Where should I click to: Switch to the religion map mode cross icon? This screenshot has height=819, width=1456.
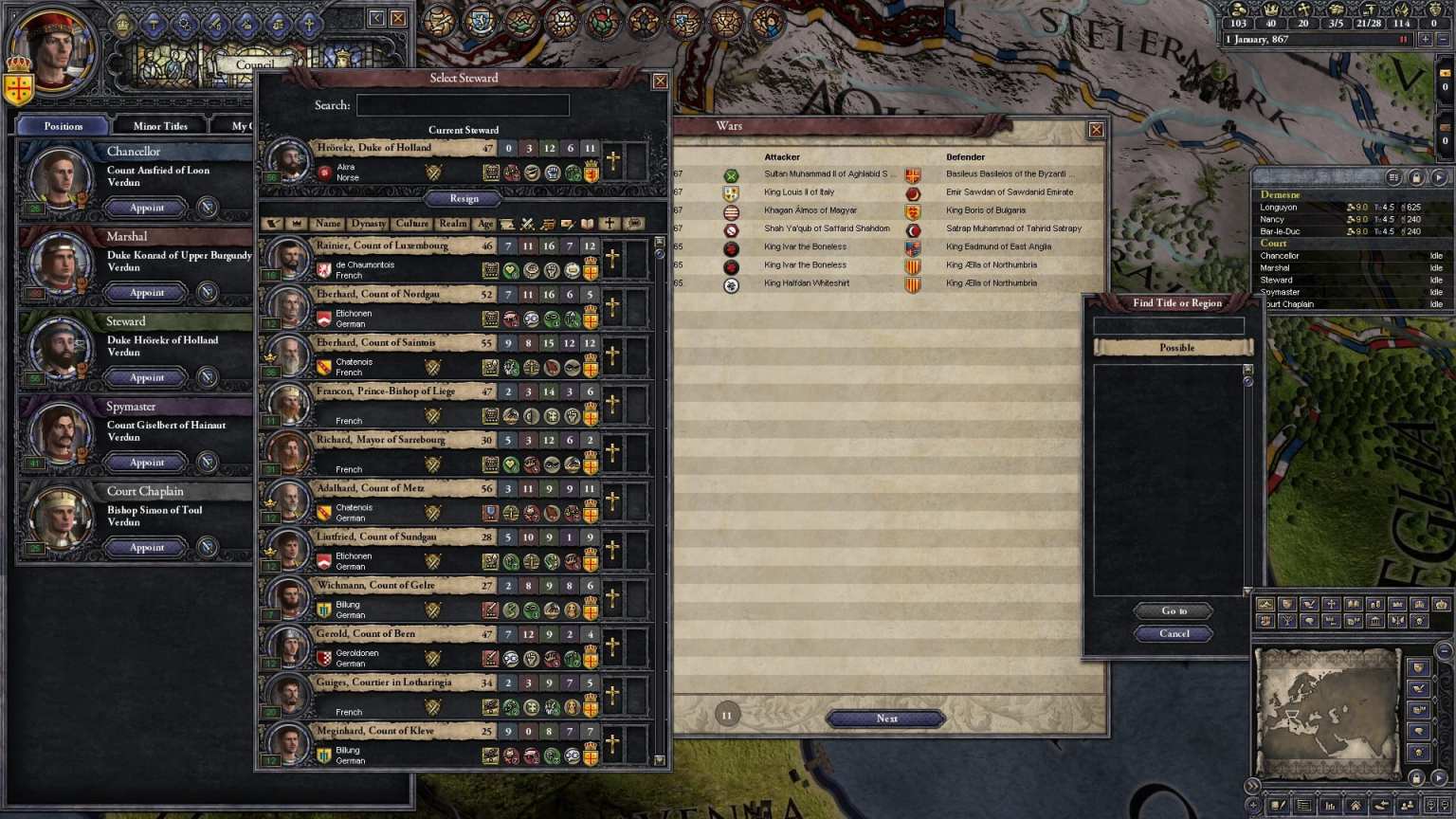(1331, 604)
